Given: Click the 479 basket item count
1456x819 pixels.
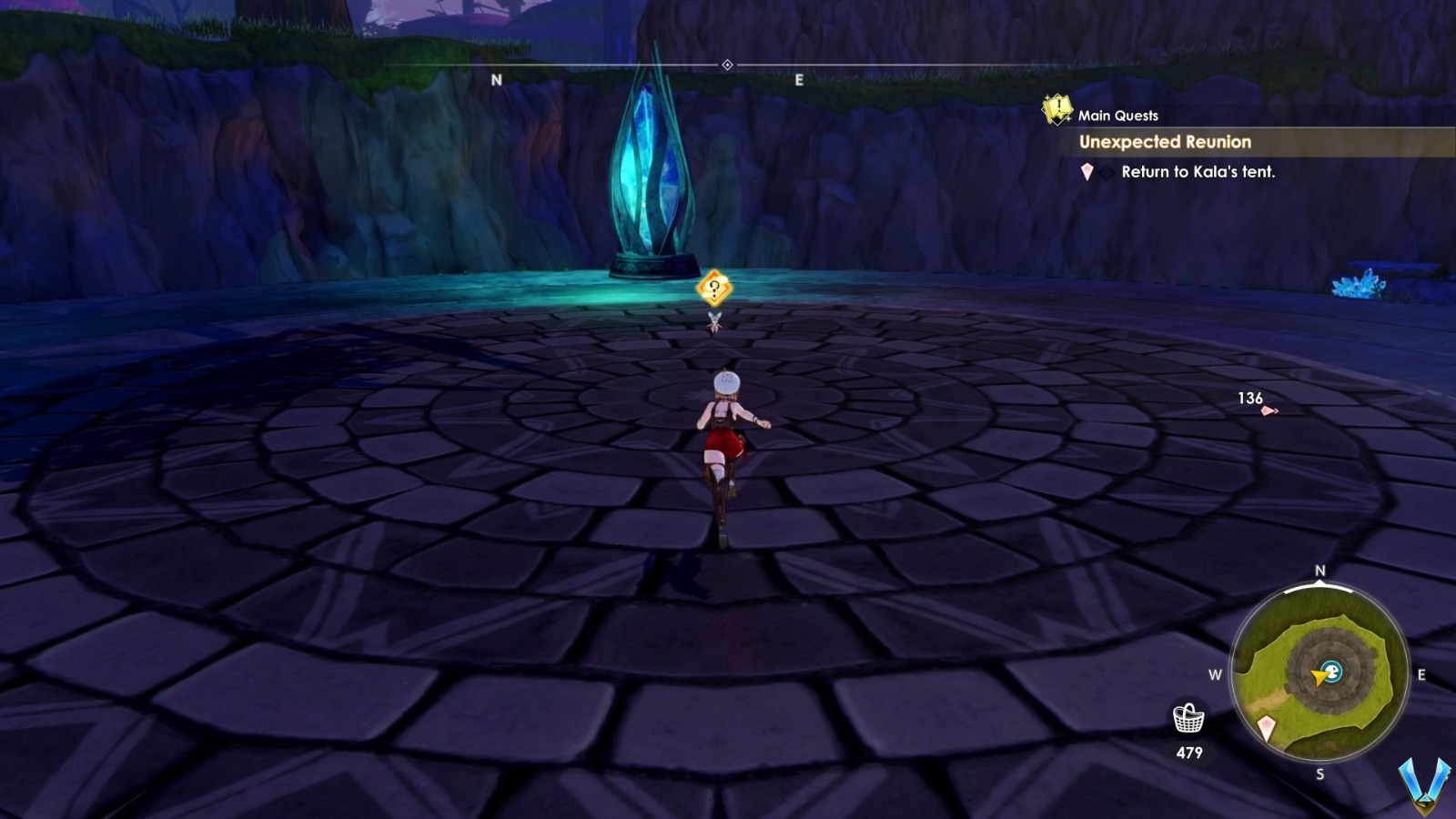Looking at the screenshot, I should [x=1190, y=751].
